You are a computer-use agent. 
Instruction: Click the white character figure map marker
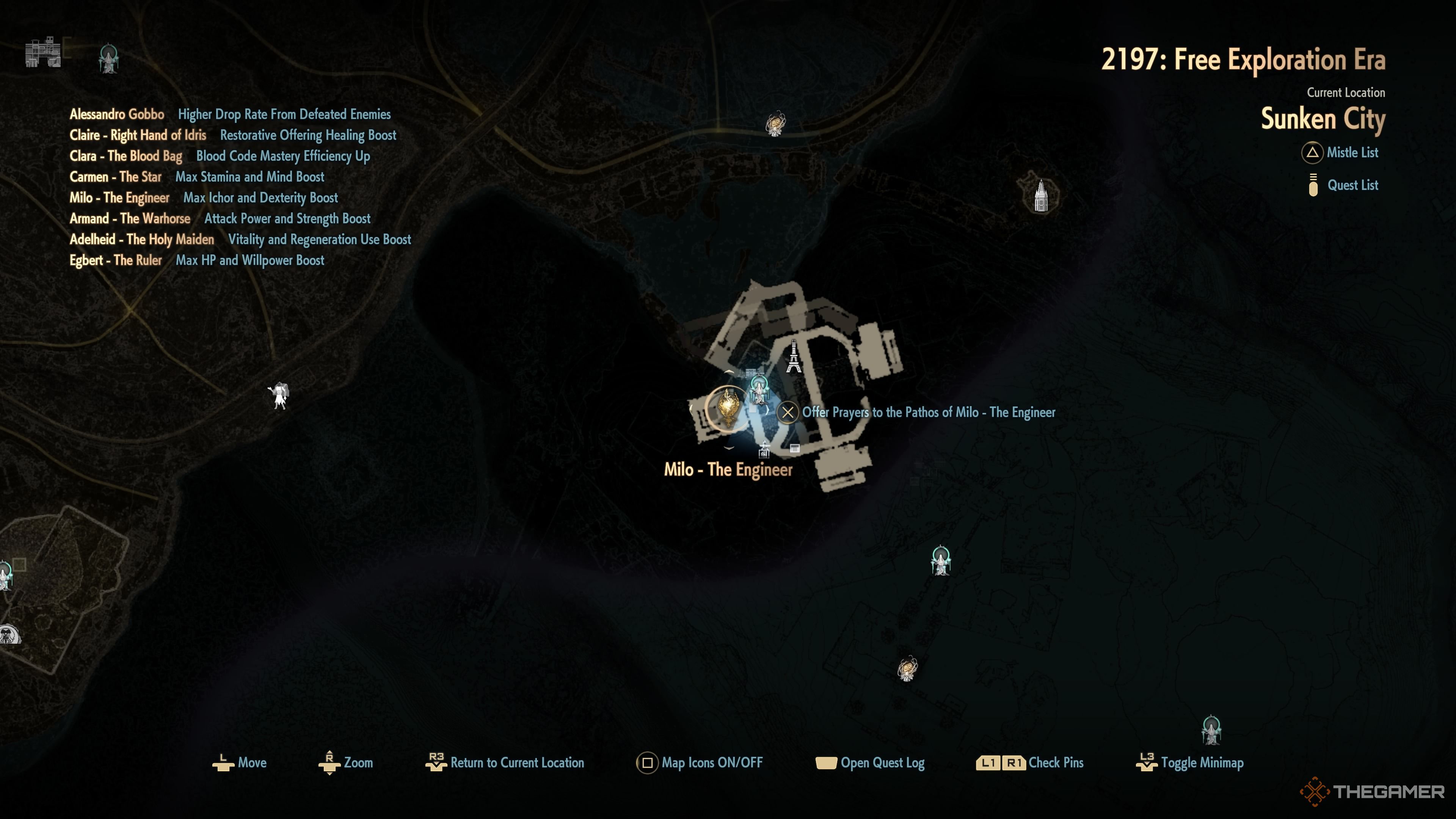(279, 395)
